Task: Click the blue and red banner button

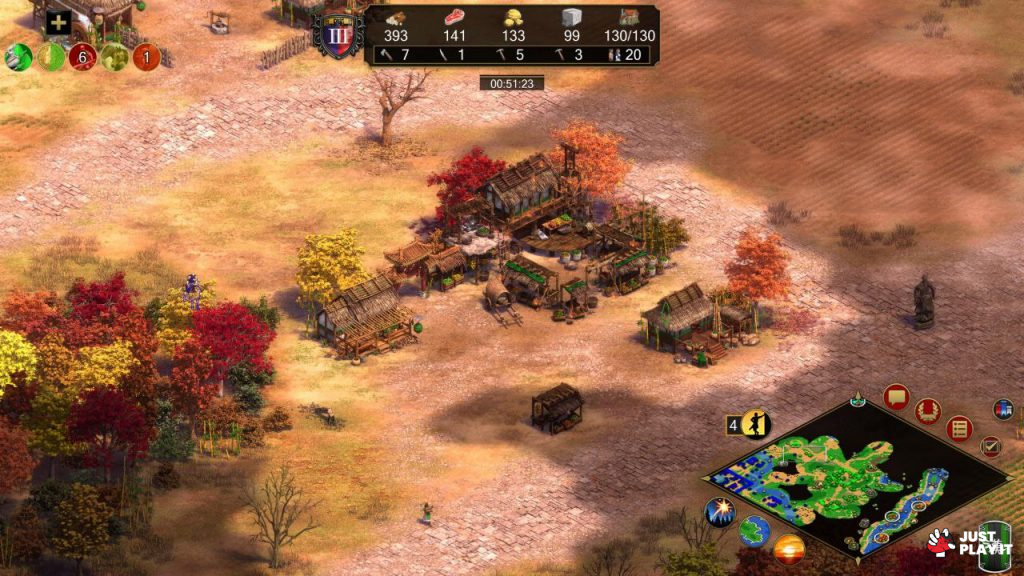Action: 1003,409
